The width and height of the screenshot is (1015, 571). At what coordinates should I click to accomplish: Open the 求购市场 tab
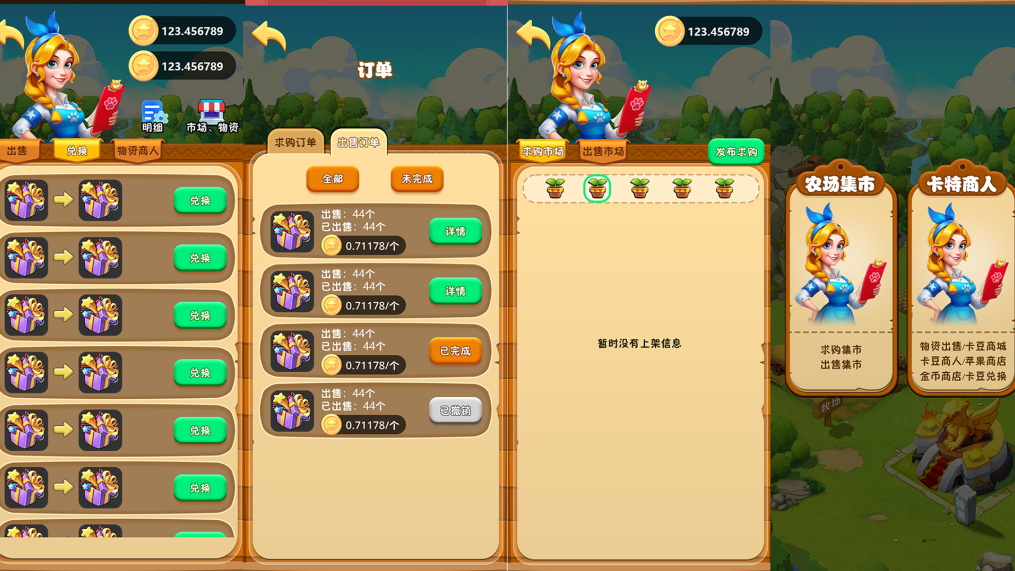tap(543, 152)
